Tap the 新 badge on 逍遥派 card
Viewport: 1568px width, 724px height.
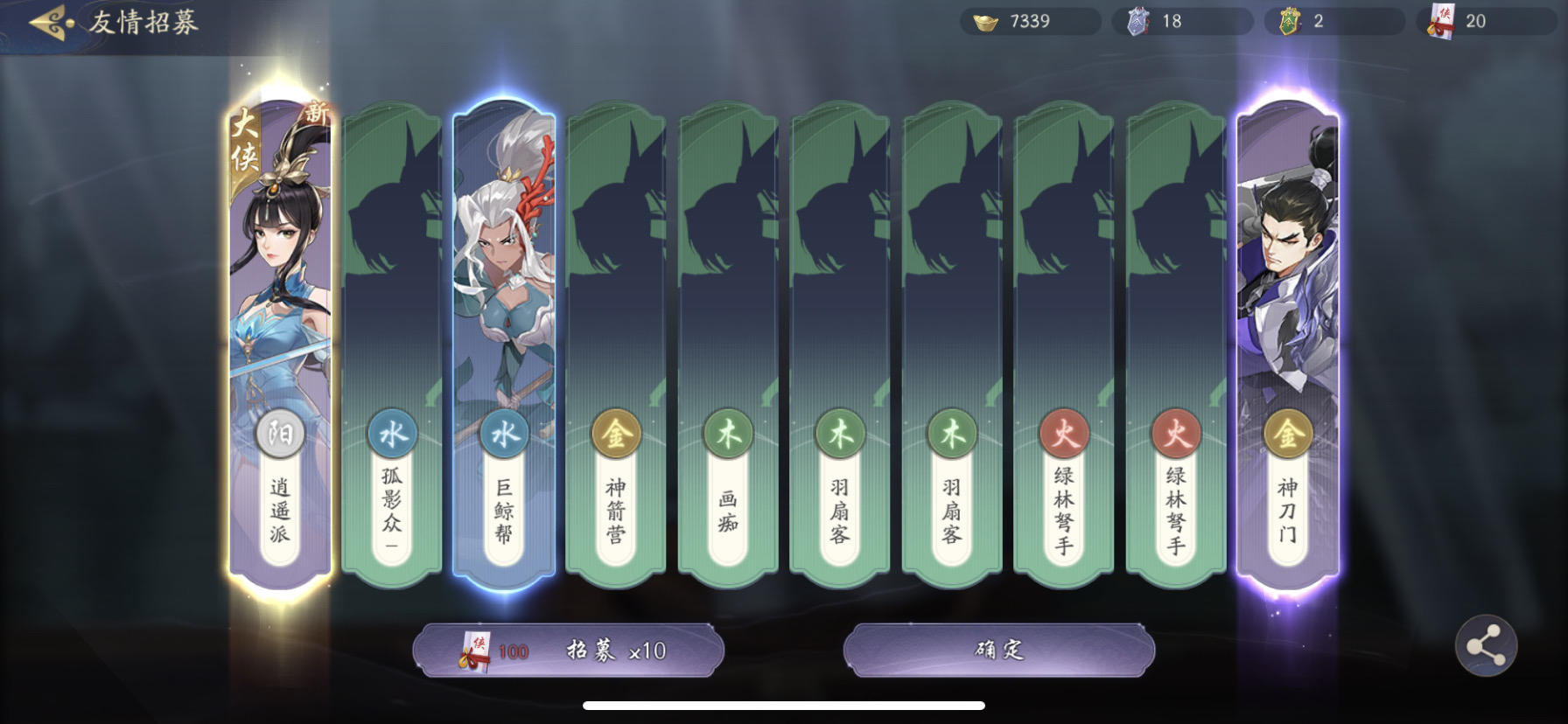317,112
